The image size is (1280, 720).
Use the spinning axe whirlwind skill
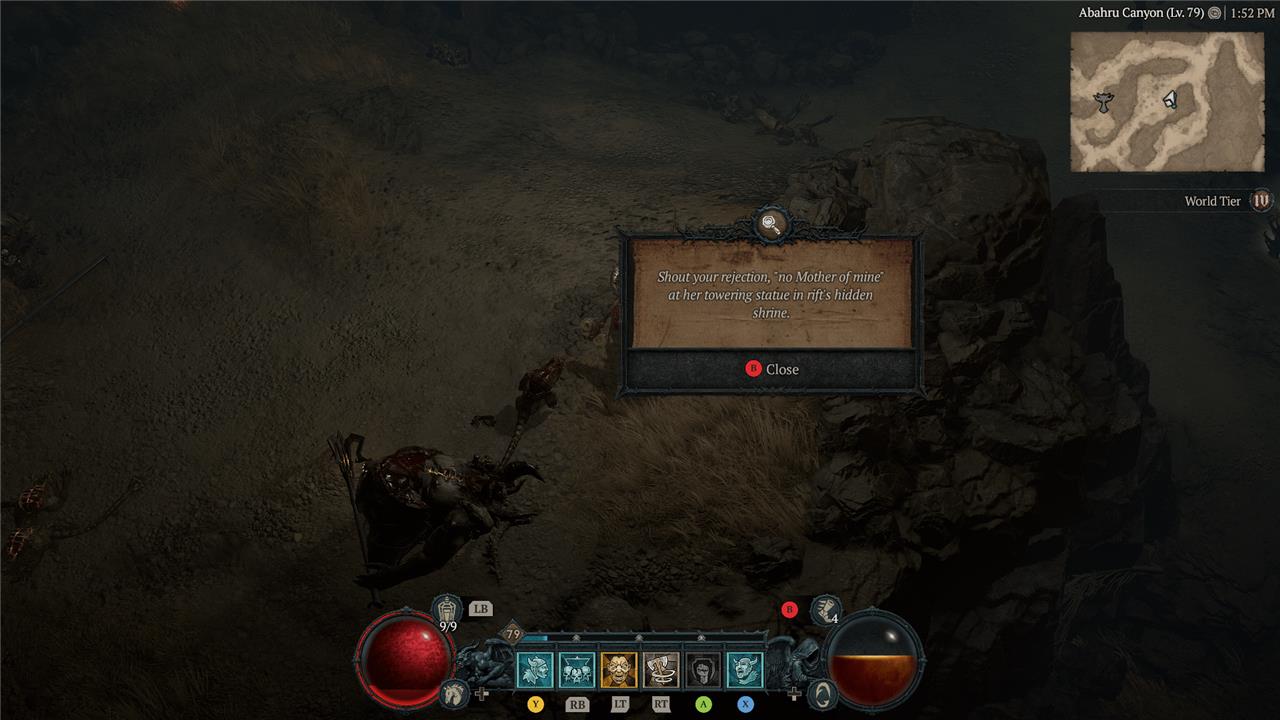pyautogui.click(x=661, y=670)
